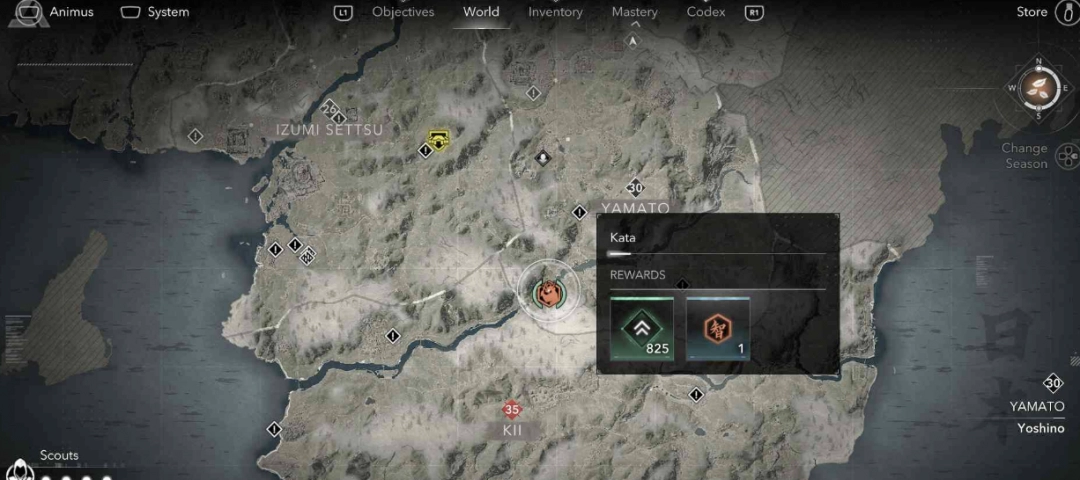This screenshot has width=1080, height=480.
Task: Click the red level 35 Kii marker
Action: pos(512,410)
